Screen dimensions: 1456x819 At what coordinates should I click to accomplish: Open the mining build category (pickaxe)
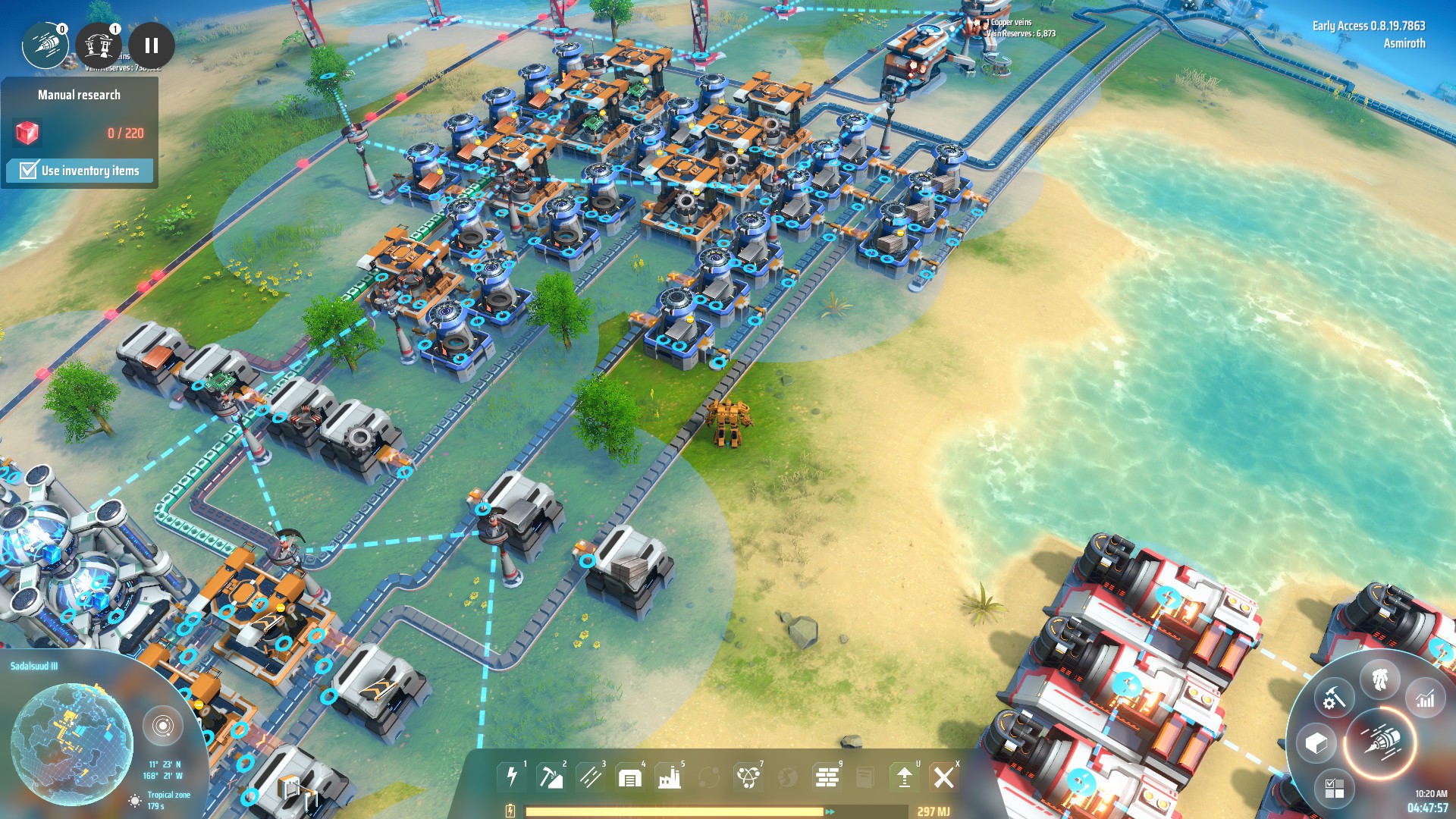pos(551,777)
